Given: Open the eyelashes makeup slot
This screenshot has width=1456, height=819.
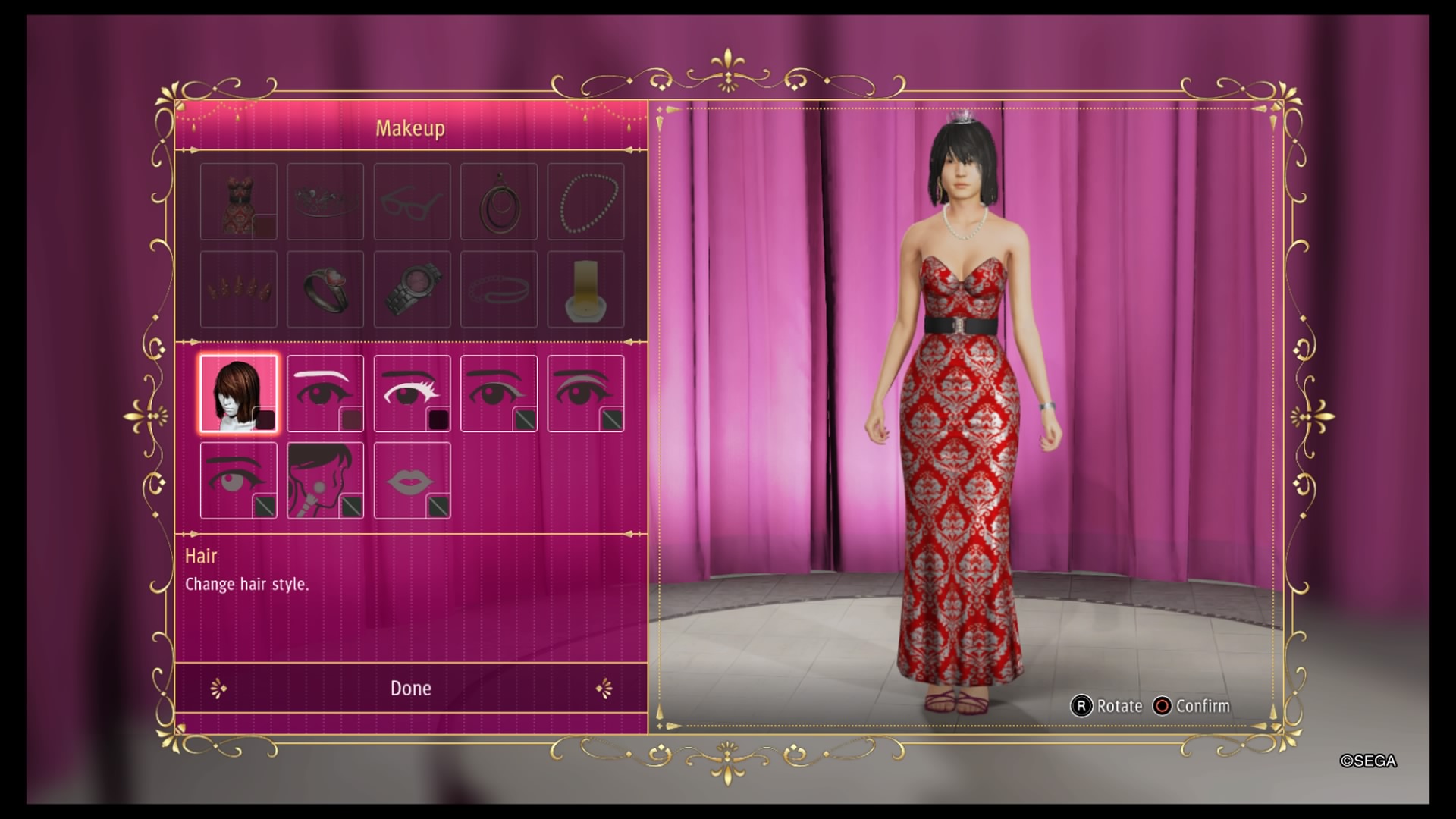Looking at the screenshot, I should [412, 394].
